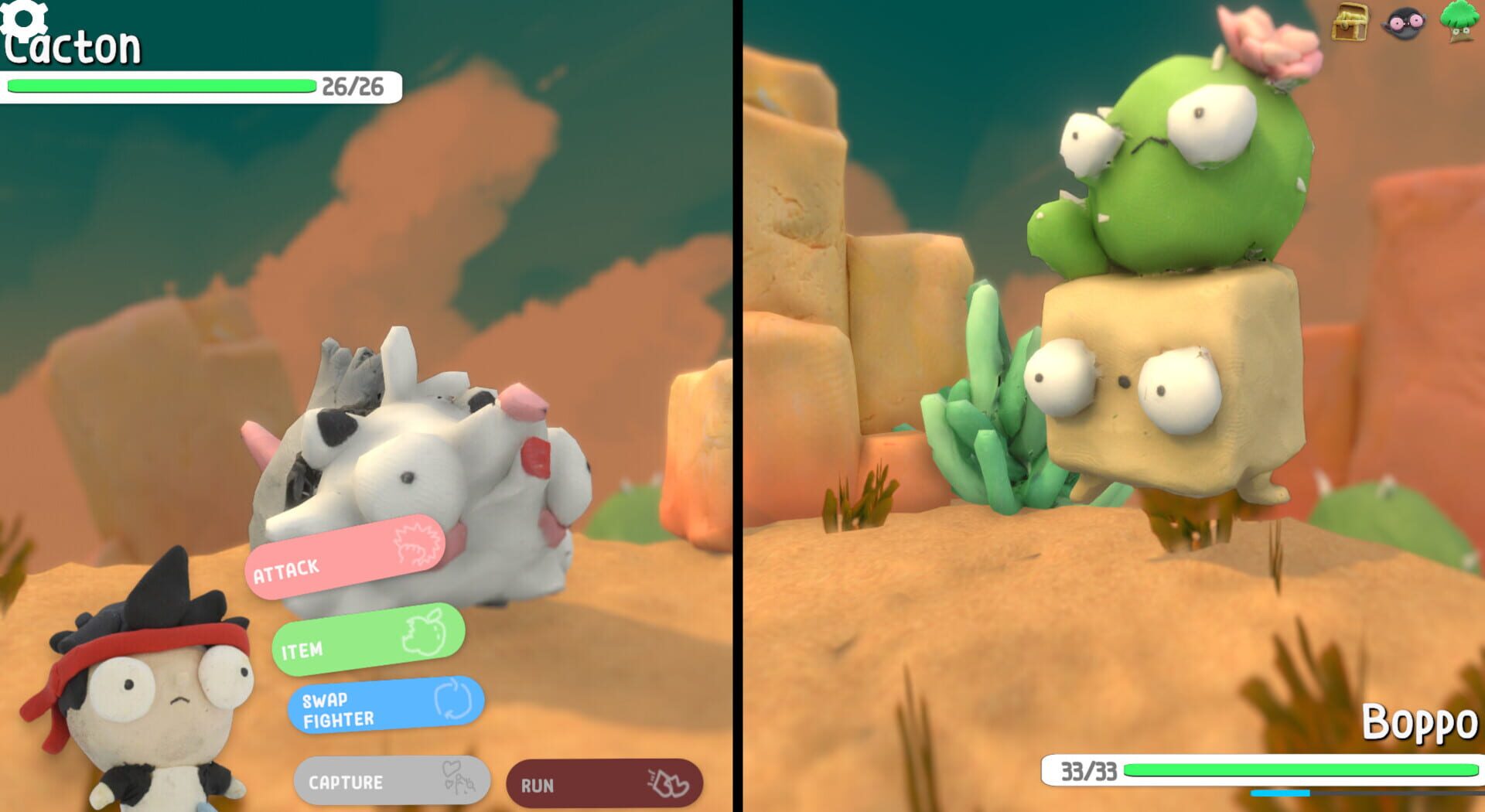Open the treasure chest inventory icon
Image resolution: width=1485 pixels, height=812 pixels.
click(1350, 22)
